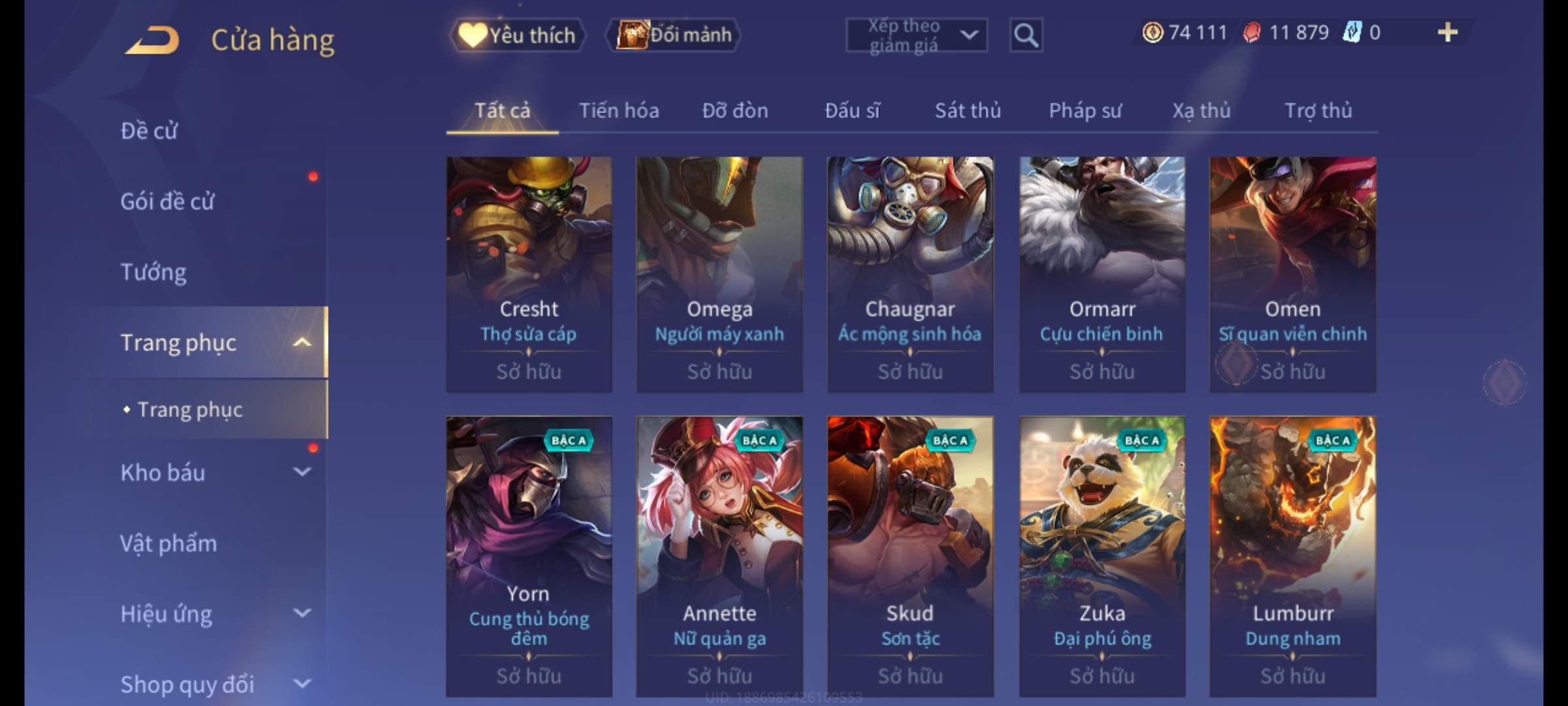Go back using the return arrow
Screen dimensions: 1568x706
(153, 41)
